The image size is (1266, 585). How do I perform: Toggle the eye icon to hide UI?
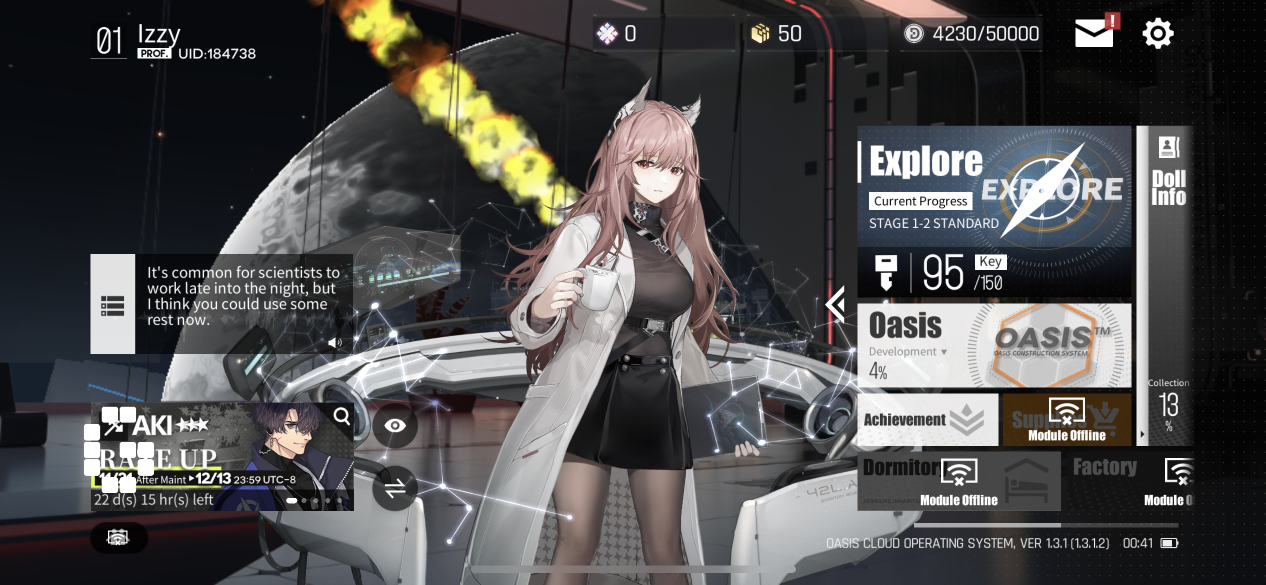(x=395, y=426)
